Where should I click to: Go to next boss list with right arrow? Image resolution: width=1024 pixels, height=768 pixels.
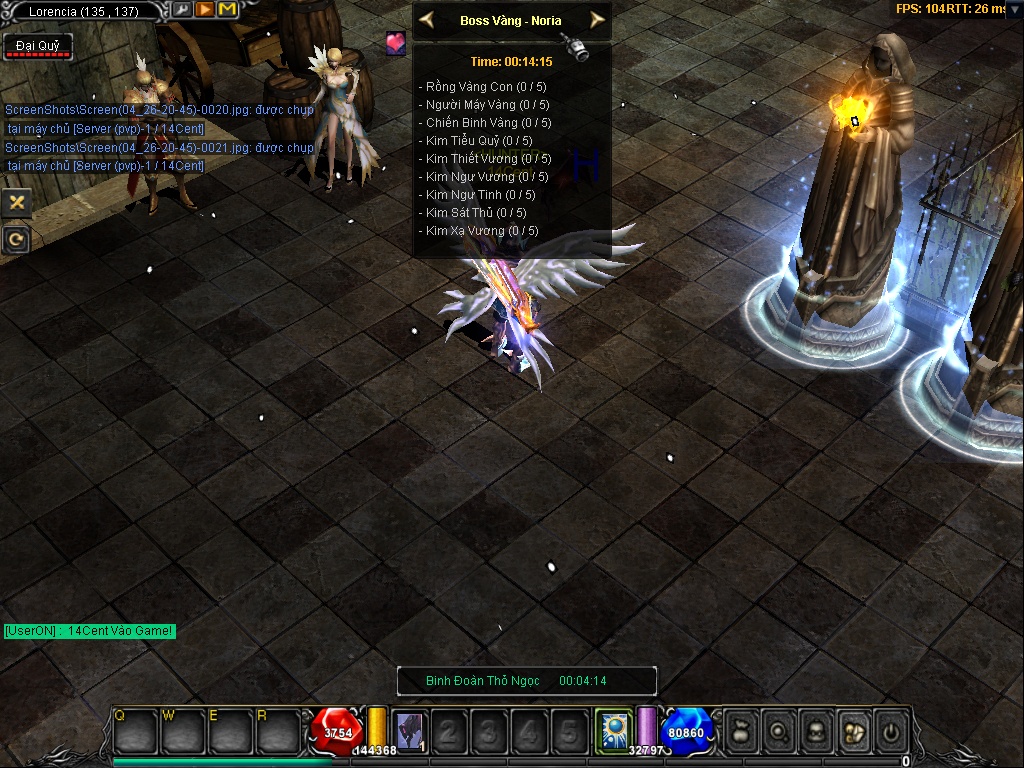tap(597, 20)
